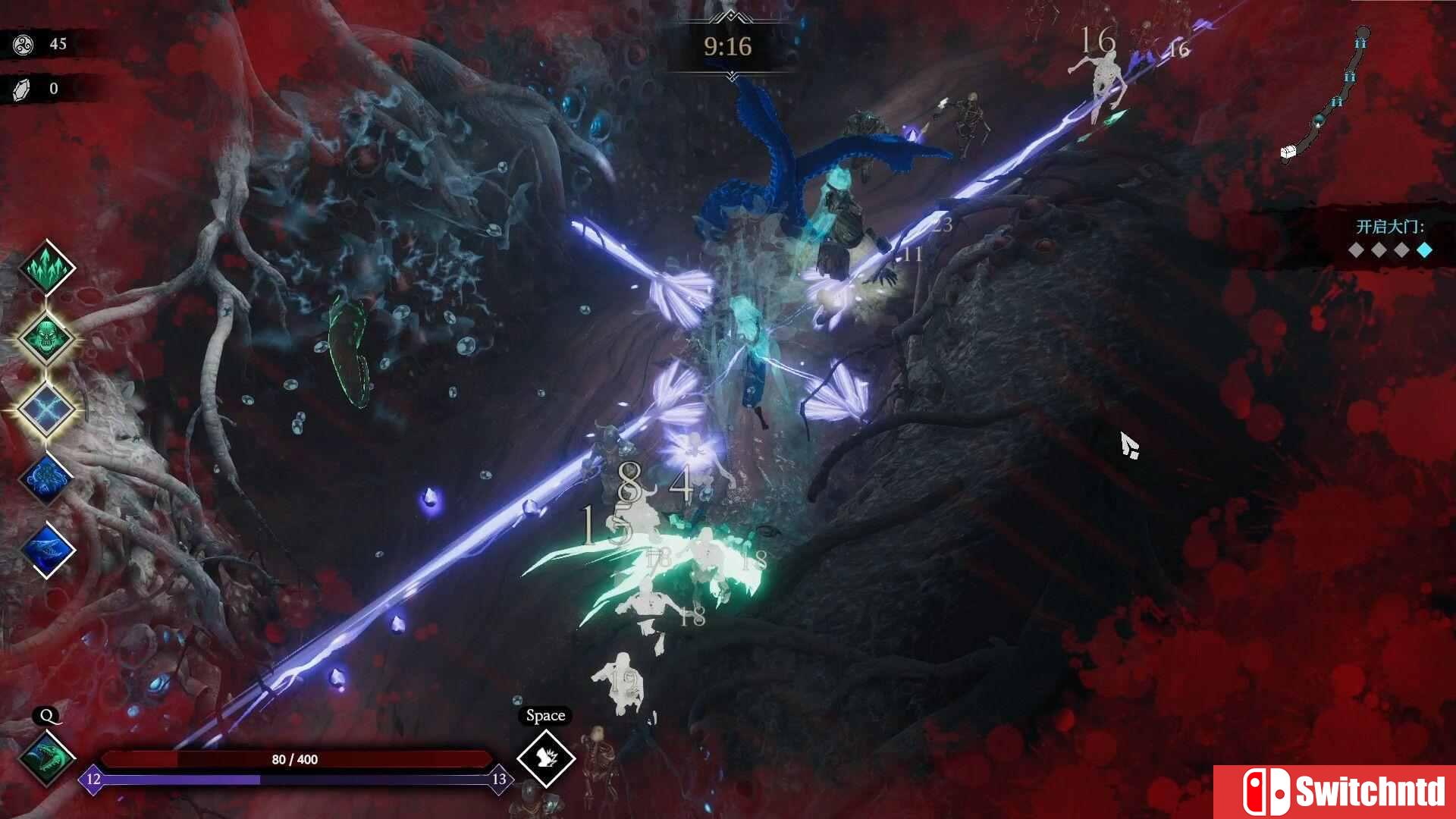
Task: Click the 80/400 health bar
Action: pyautogui.click(x=296, y=758)
